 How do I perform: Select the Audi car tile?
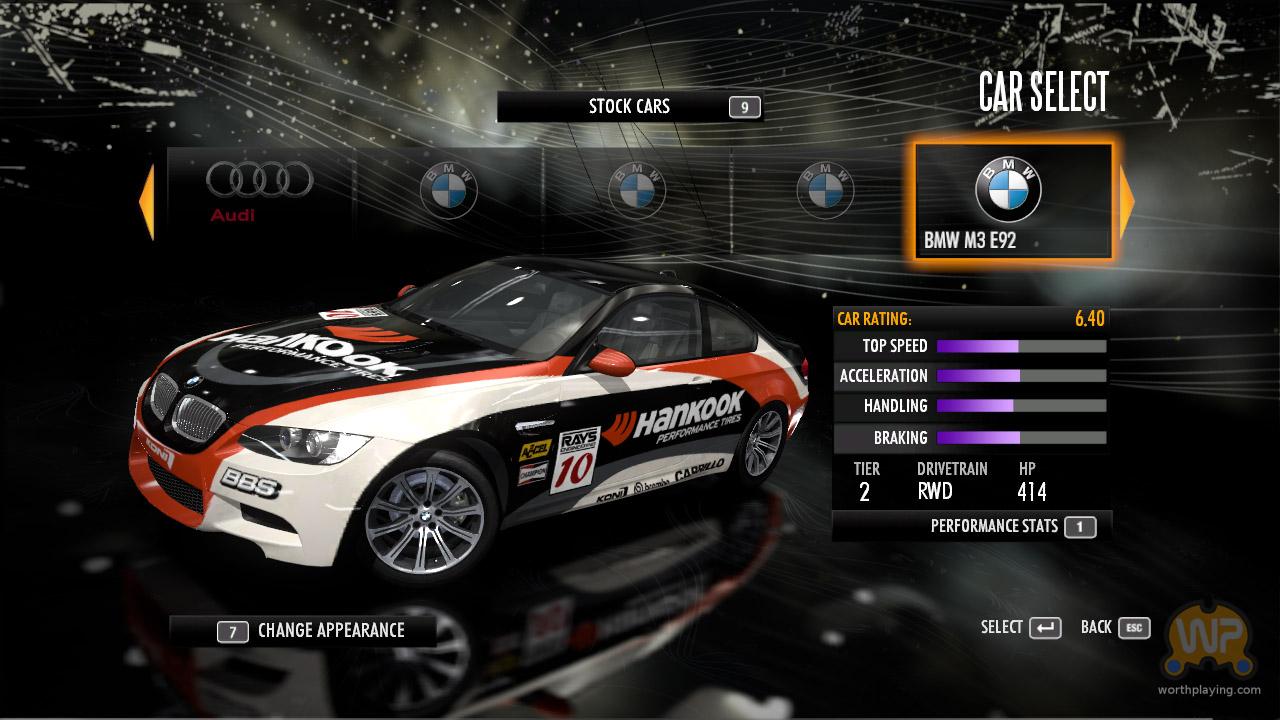click(259, 192)
